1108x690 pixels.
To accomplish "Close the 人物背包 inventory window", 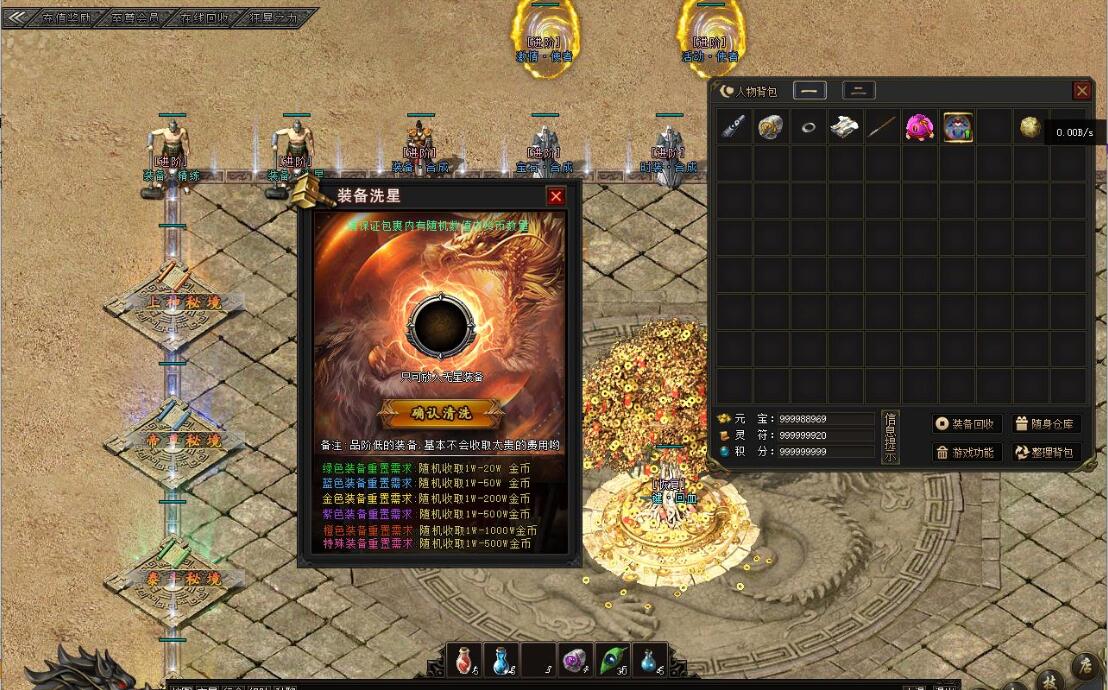I will tap(1082, 91).
